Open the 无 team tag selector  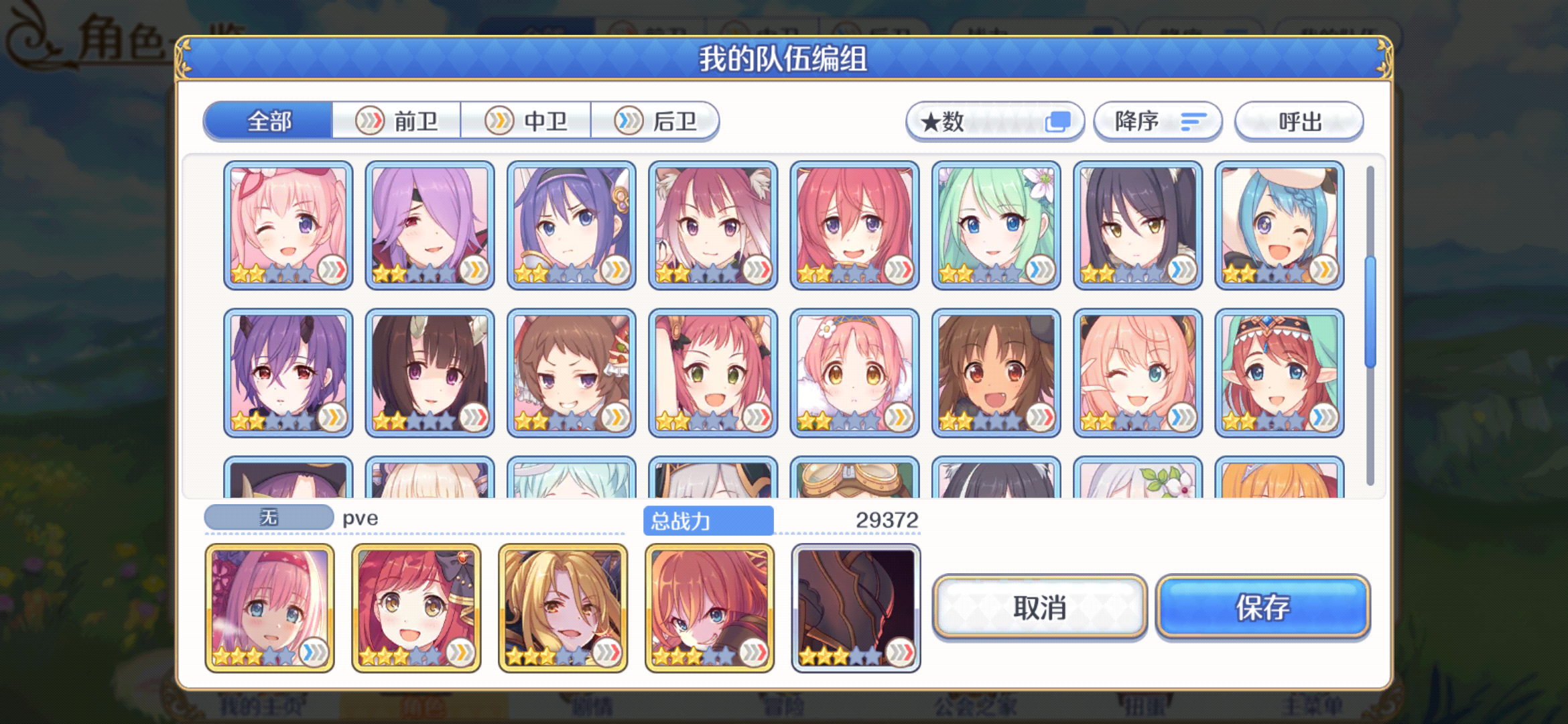pyautogui.click(x=268, y=517)
